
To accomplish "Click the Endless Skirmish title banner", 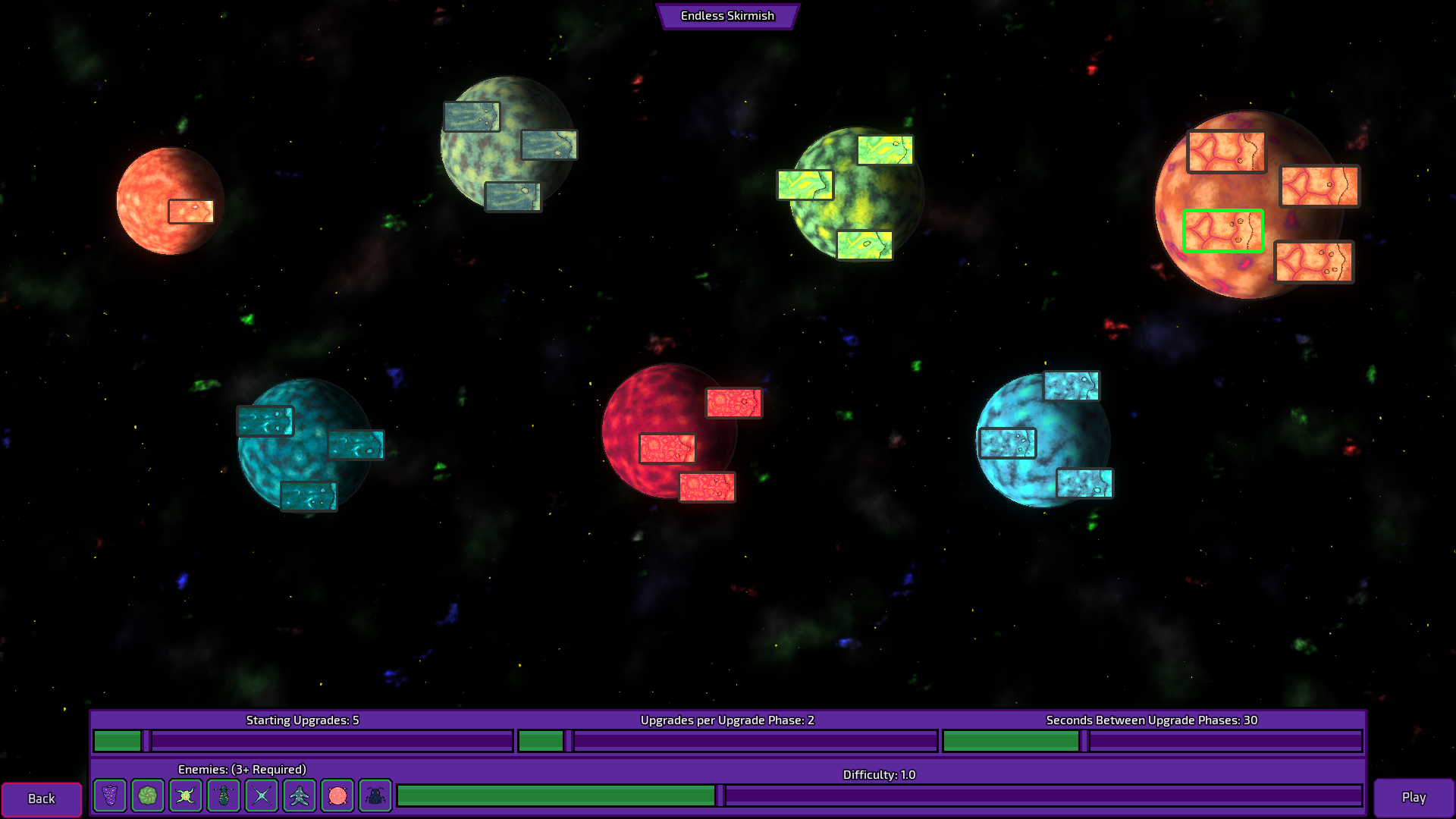I will pos(727,16).
